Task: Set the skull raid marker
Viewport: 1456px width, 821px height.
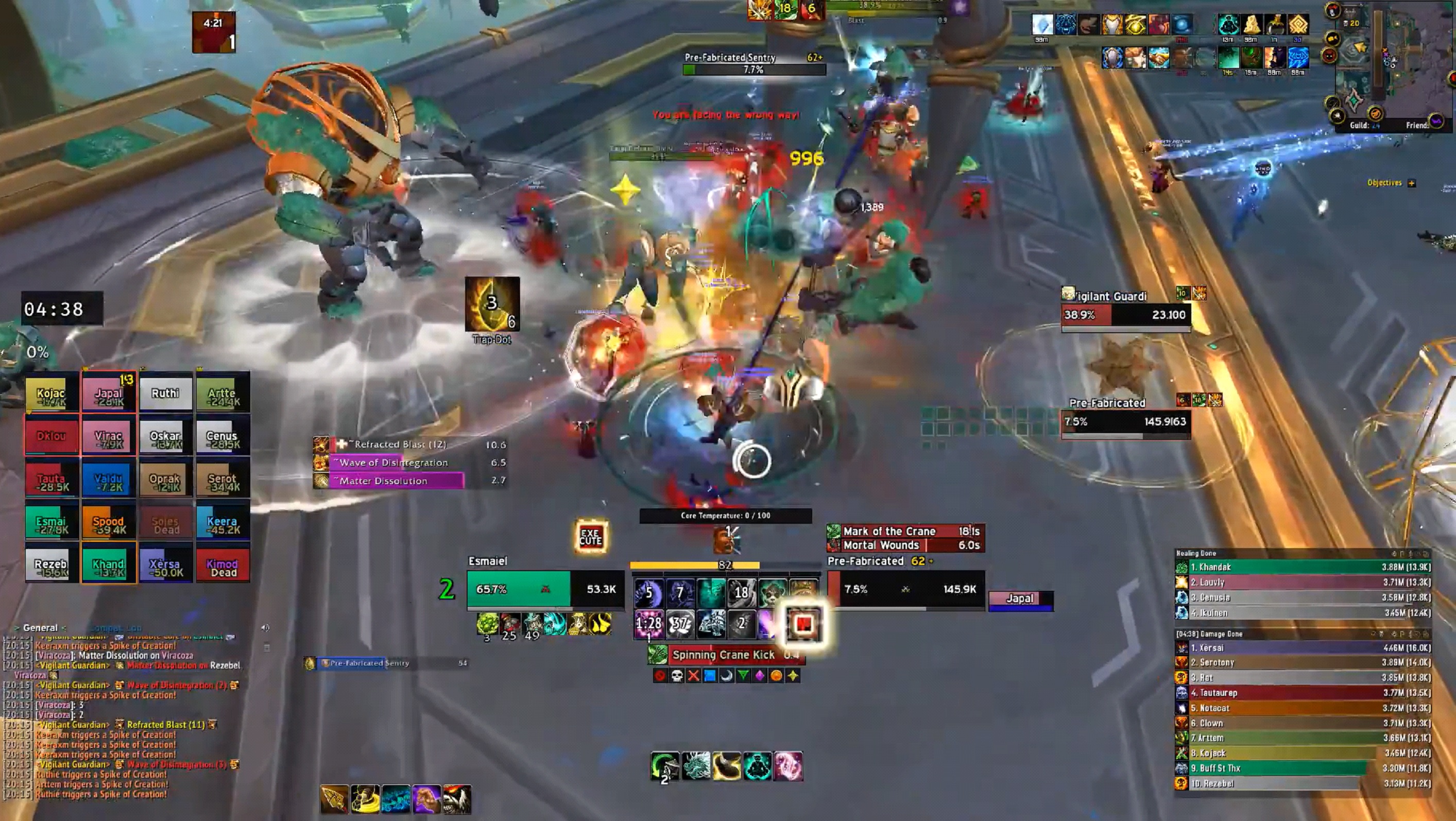Action: coord(677,676)
